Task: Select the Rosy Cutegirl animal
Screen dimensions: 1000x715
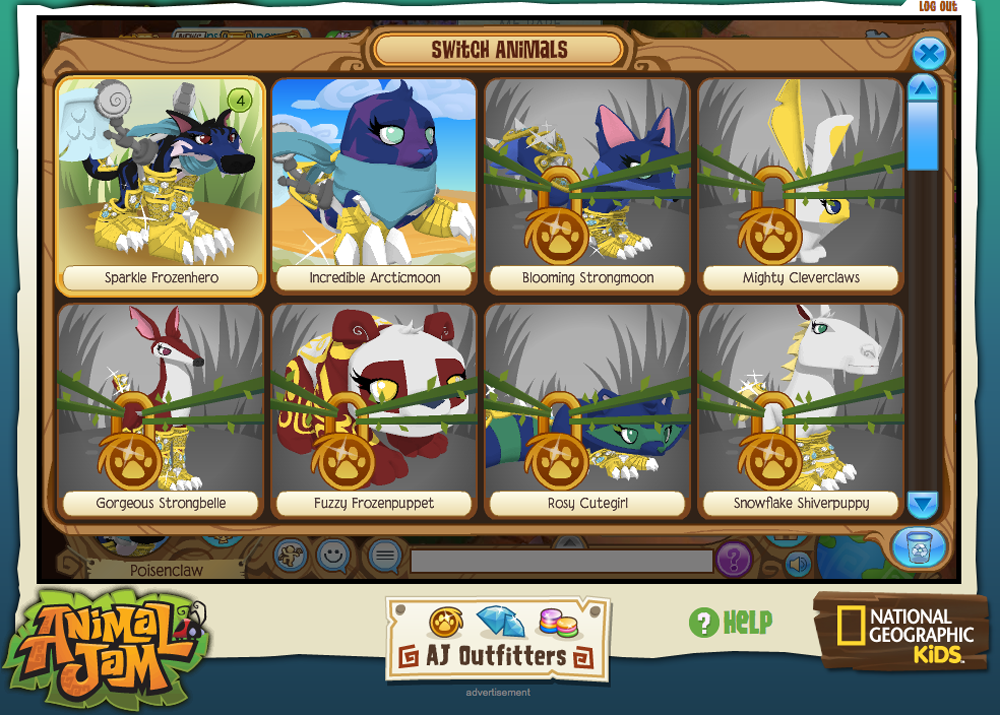Action: tap(588, 410)
